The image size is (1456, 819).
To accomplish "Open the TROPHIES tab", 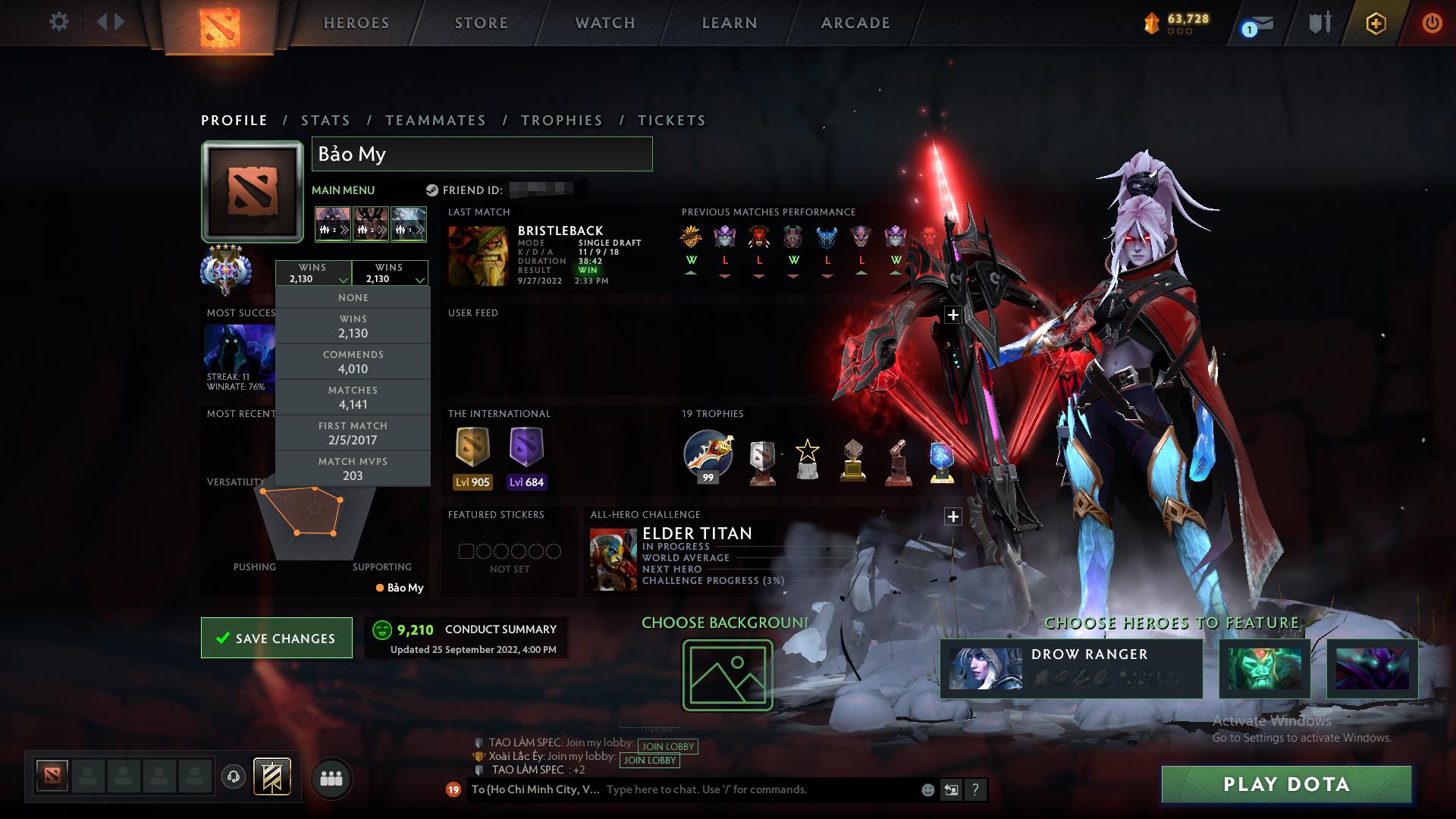I will click(561, 120).
